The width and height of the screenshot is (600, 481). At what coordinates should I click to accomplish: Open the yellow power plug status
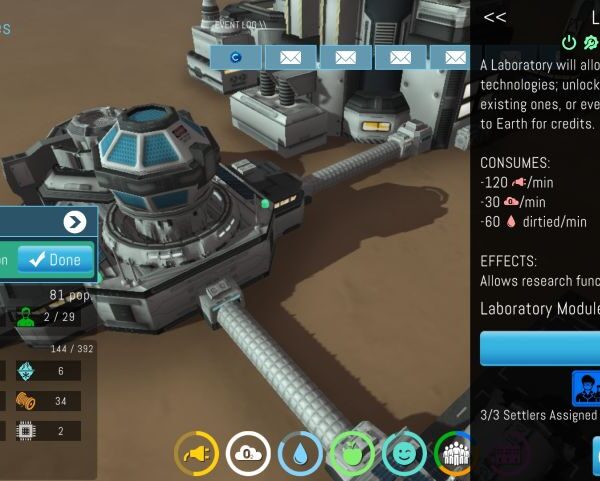point(196,453)
